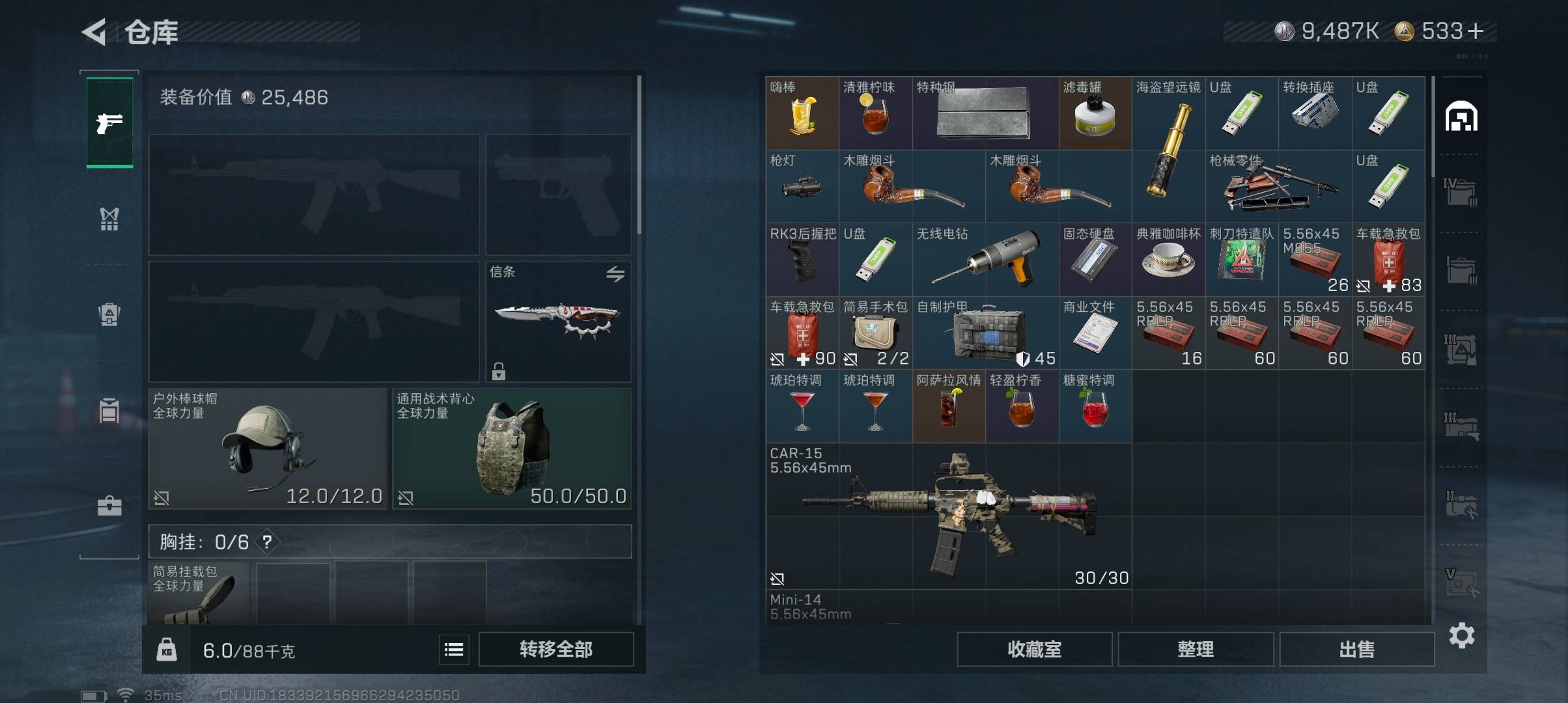Image resolution: width=1568 pixels, height=703 pixels.
Task: Select the 无线电钻 drill item
Action: (985, 260)
